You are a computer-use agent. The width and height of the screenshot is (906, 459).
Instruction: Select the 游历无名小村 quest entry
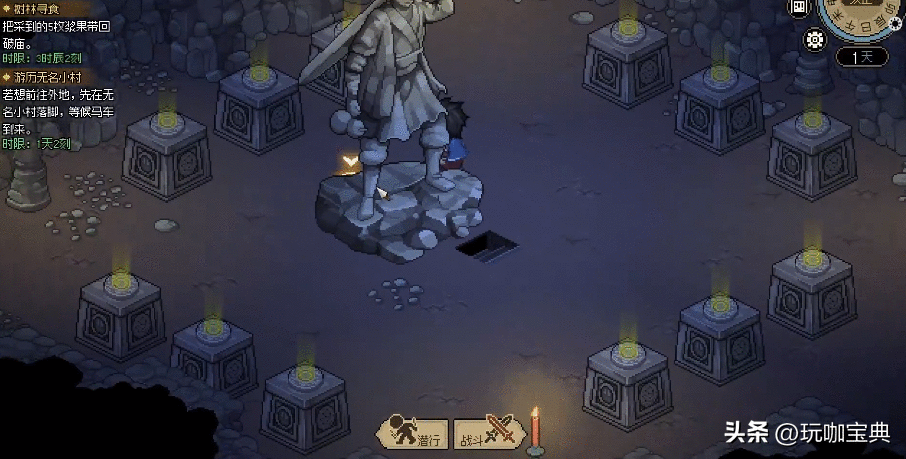click(x=47, y=77)
